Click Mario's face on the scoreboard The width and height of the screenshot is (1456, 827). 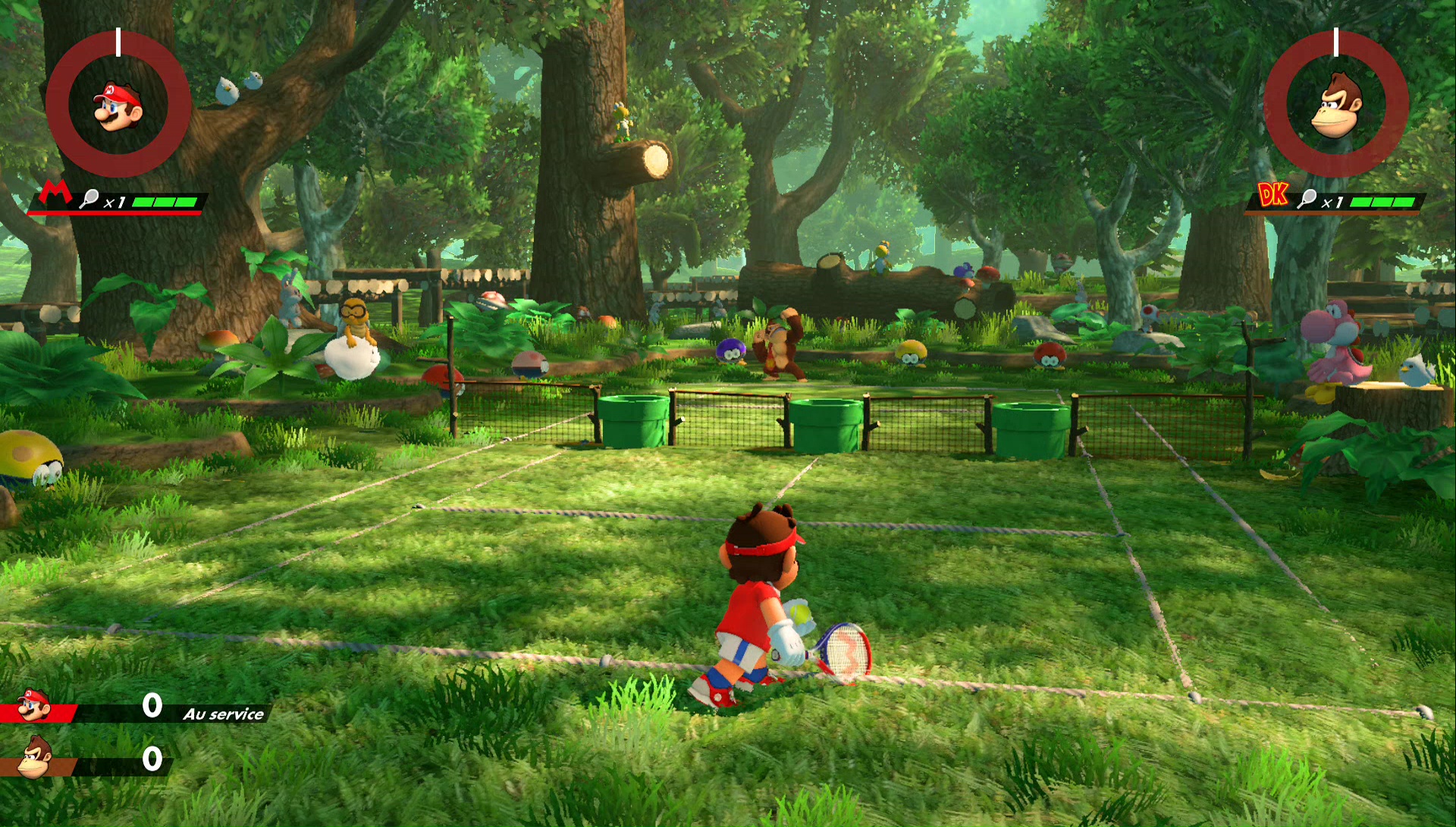[x=33, y=706]
